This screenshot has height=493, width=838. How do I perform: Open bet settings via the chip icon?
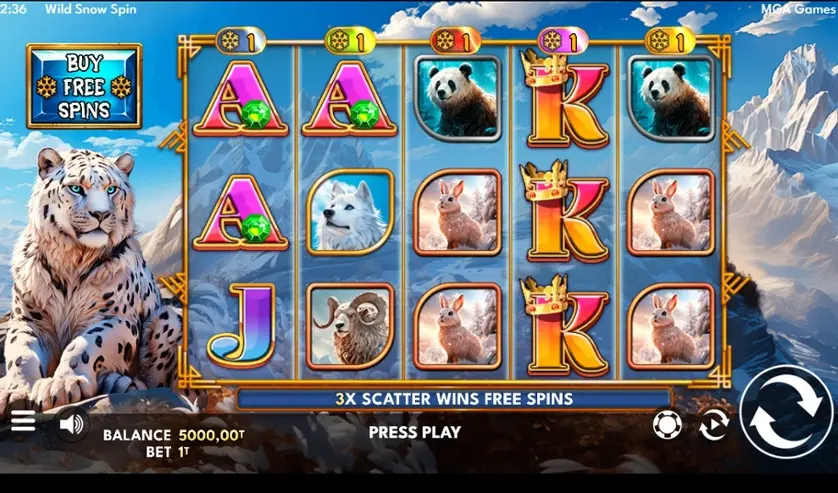667,424
